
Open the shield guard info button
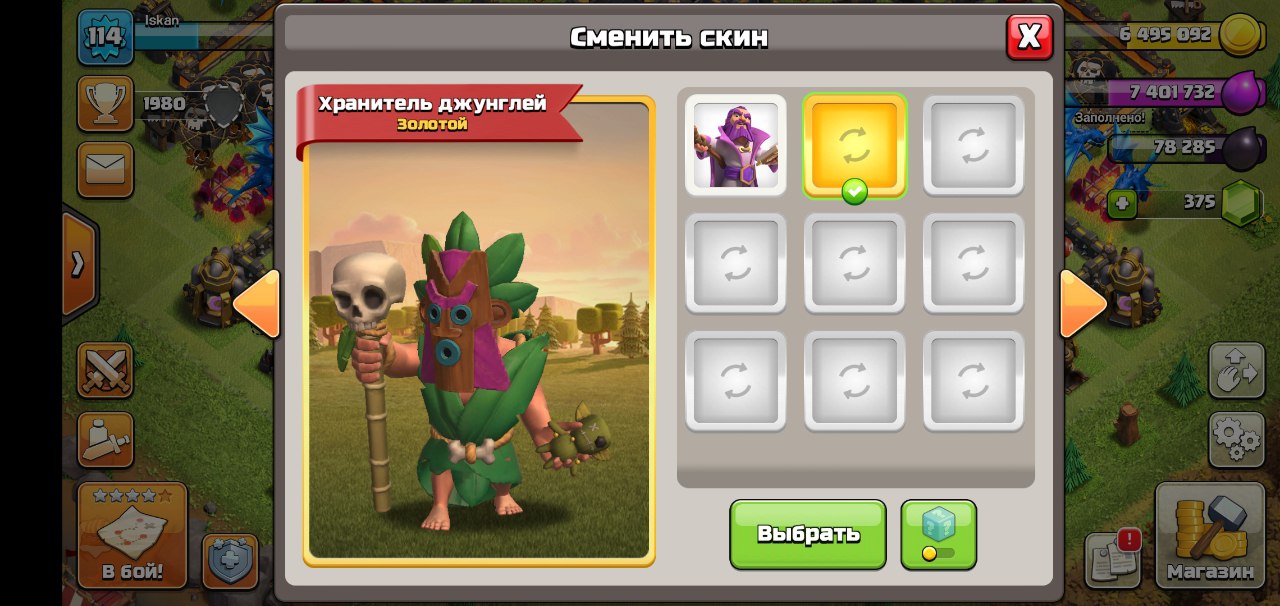230,561
